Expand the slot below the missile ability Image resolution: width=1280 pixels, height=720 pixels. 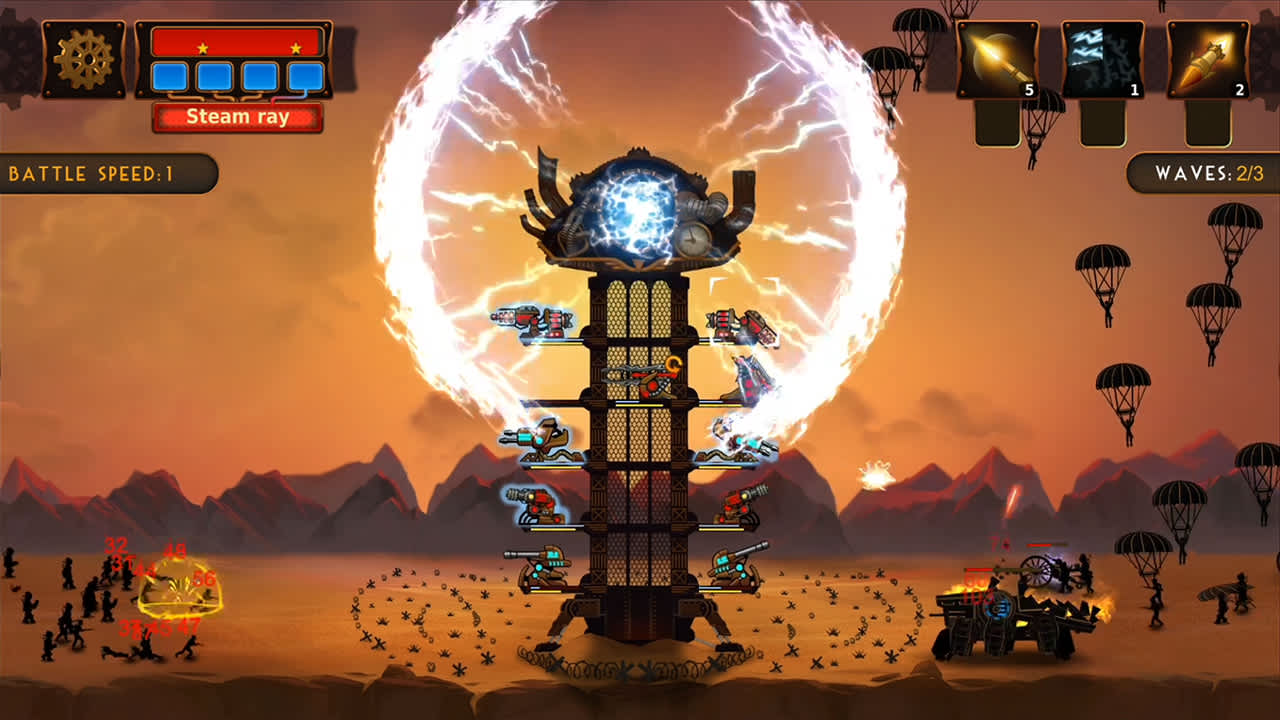(1210, 120)
